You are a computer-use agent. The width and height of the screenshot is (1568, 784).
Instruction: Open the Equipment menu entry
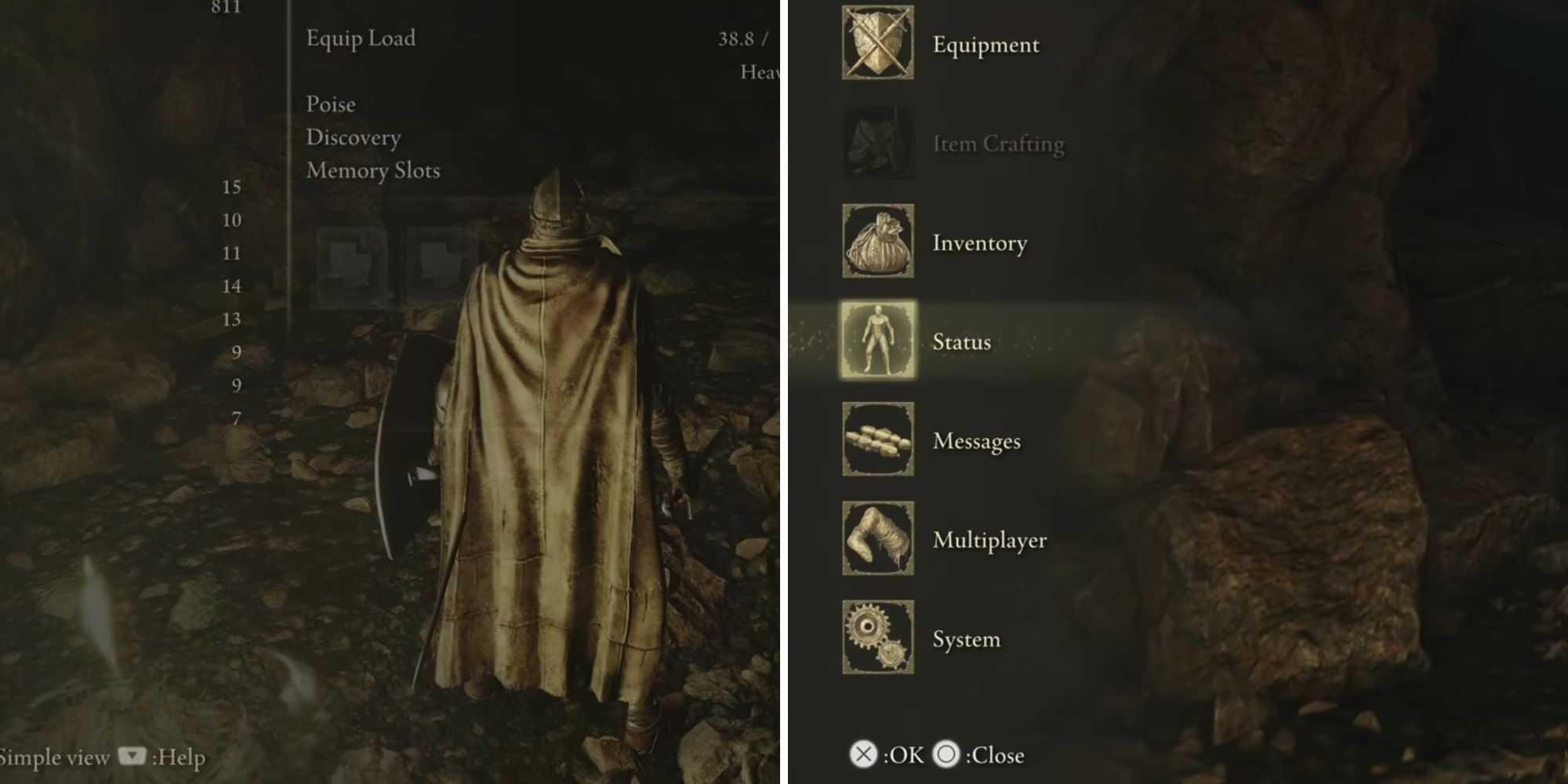pos(984,45)
